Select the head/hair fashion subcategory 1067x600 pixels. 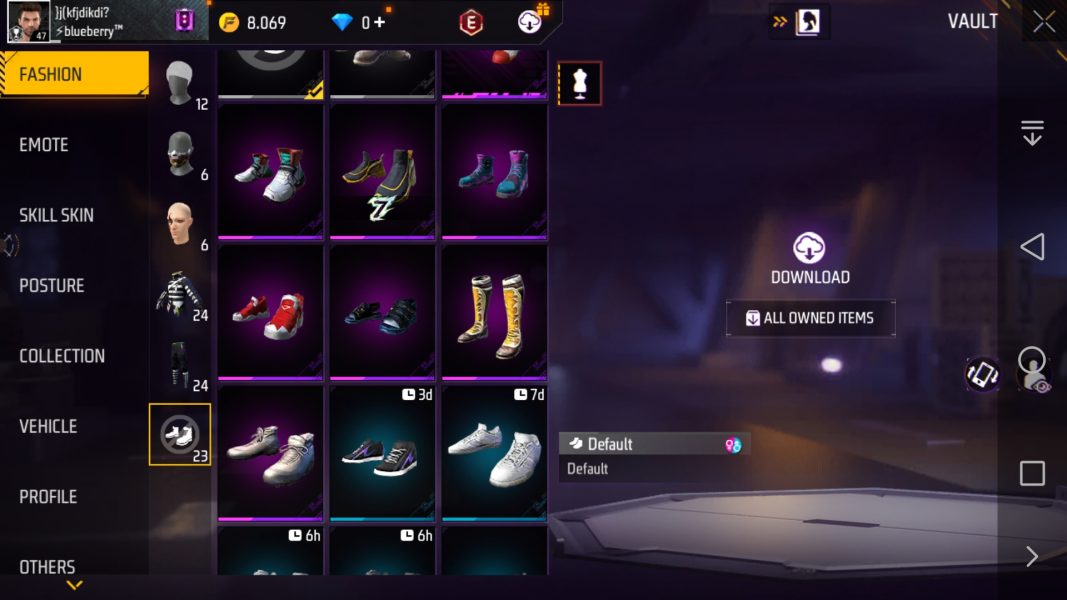click(180, 83)
